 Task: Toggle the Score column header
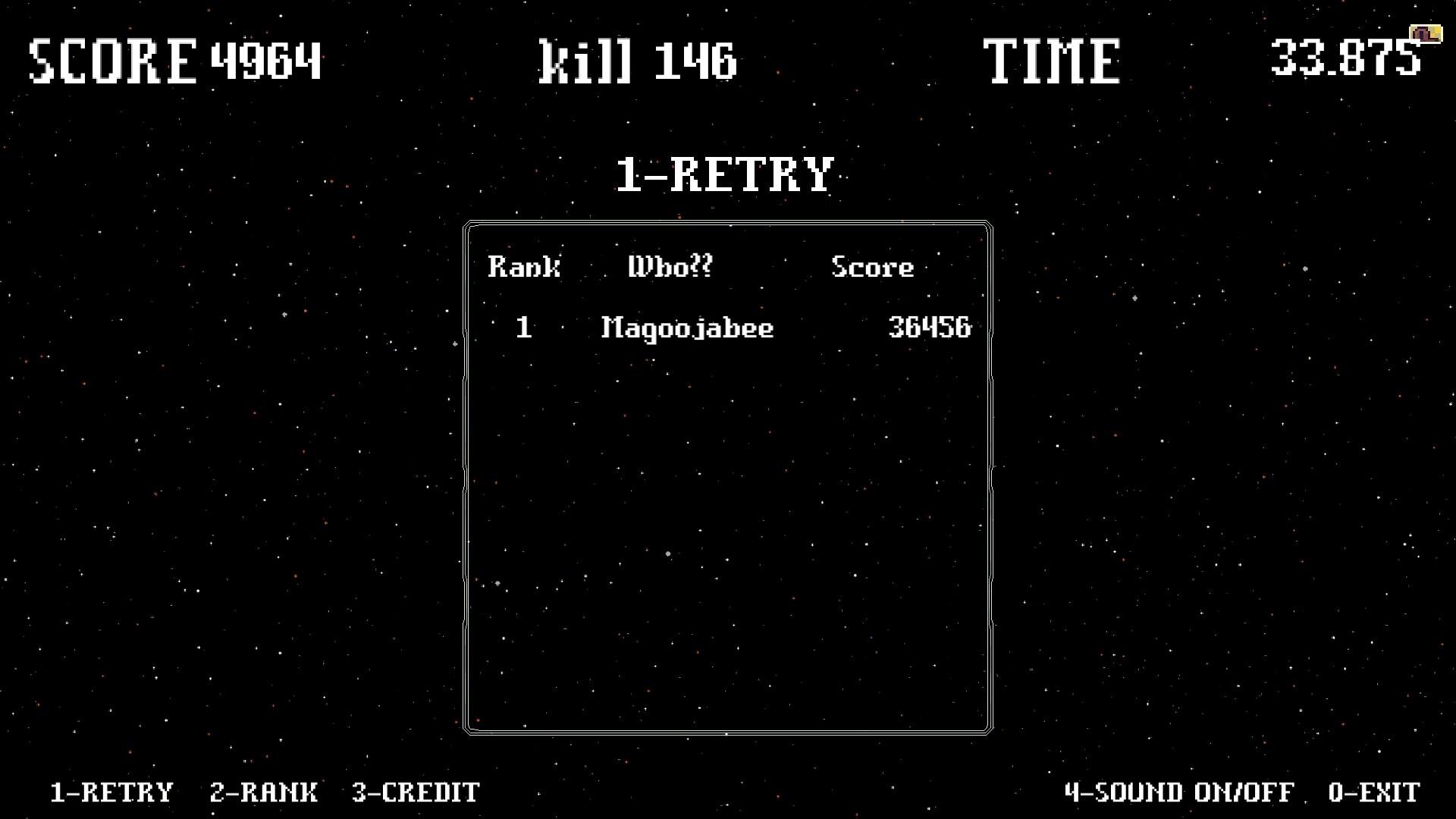pyautogui.click(x=872, y=267)
